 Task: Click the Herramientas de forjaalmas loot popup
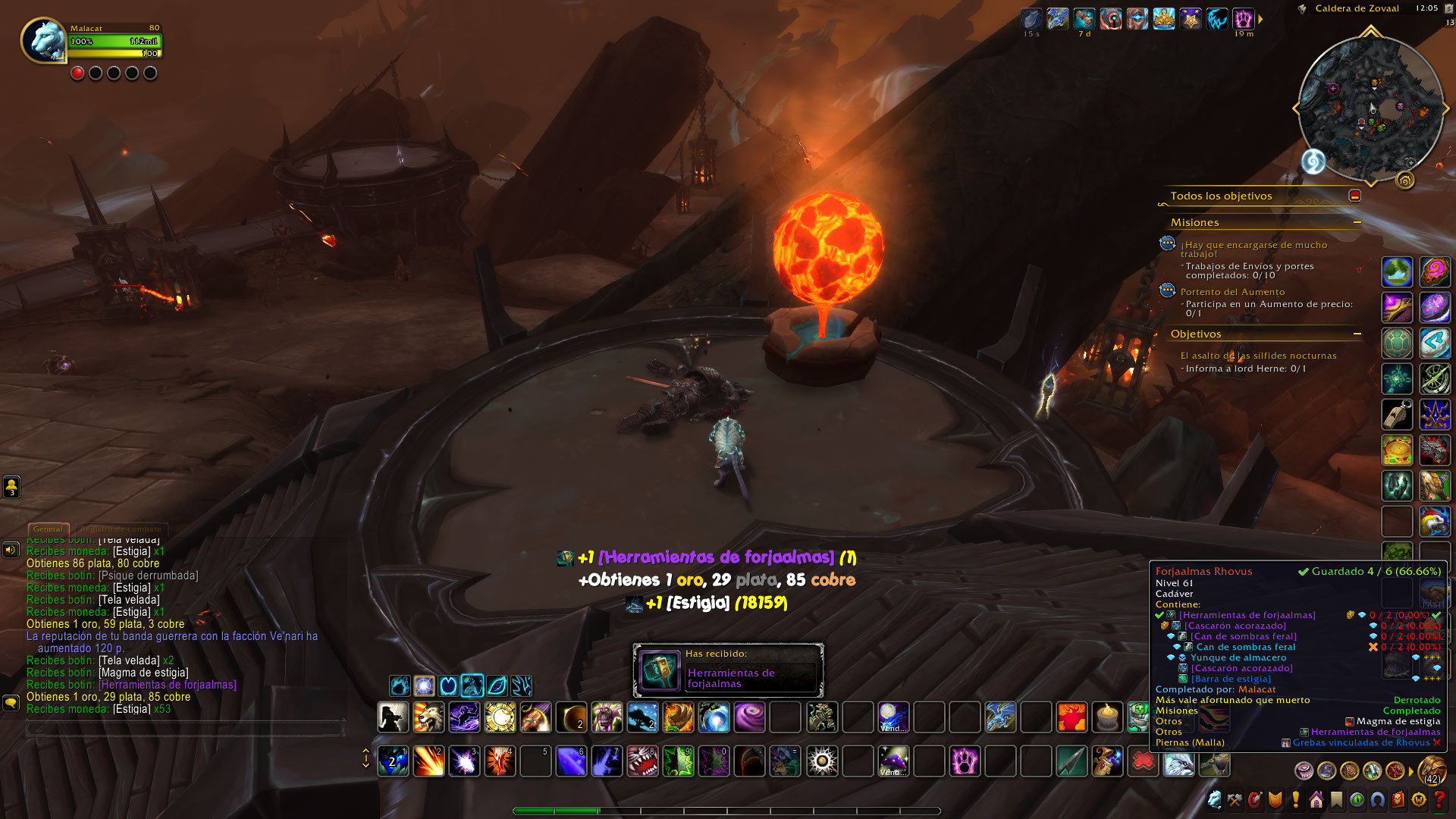click(x=728, y=670)
